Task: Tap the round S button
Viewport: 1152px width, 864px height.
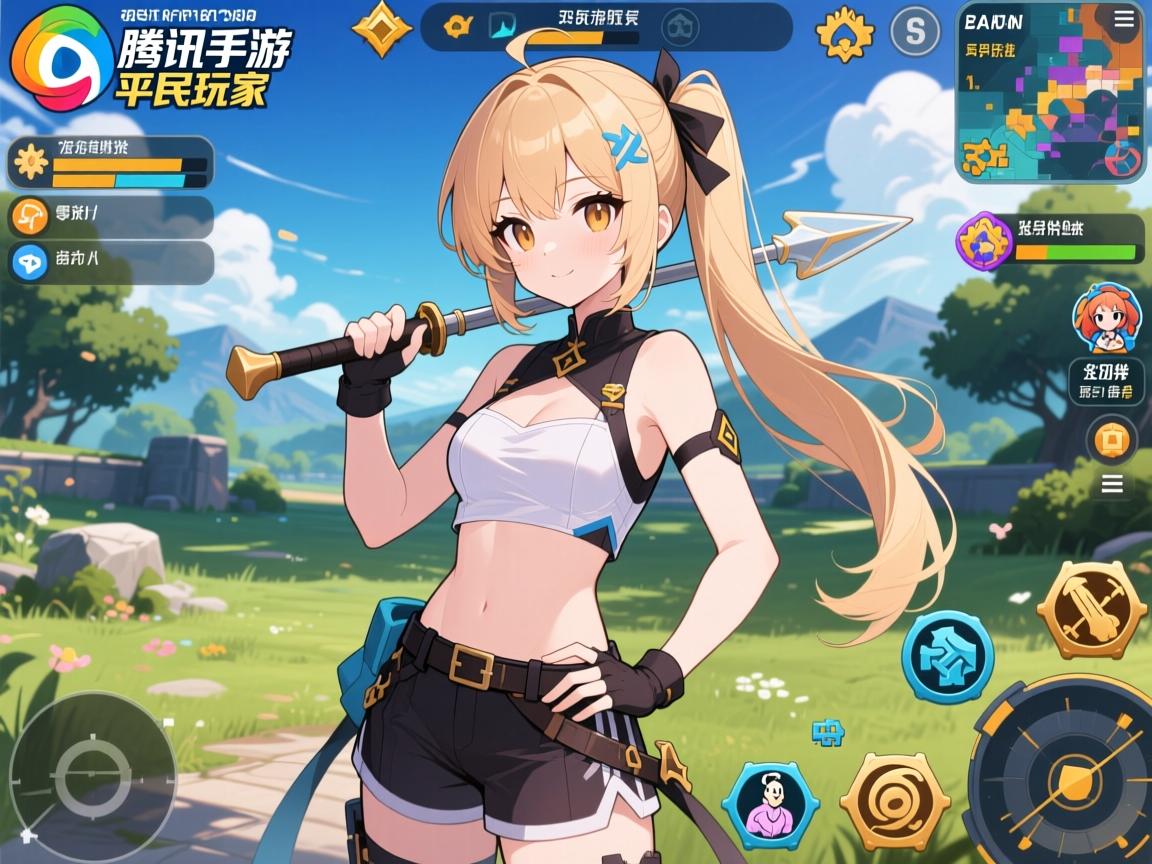Action: tap(915, 31)
